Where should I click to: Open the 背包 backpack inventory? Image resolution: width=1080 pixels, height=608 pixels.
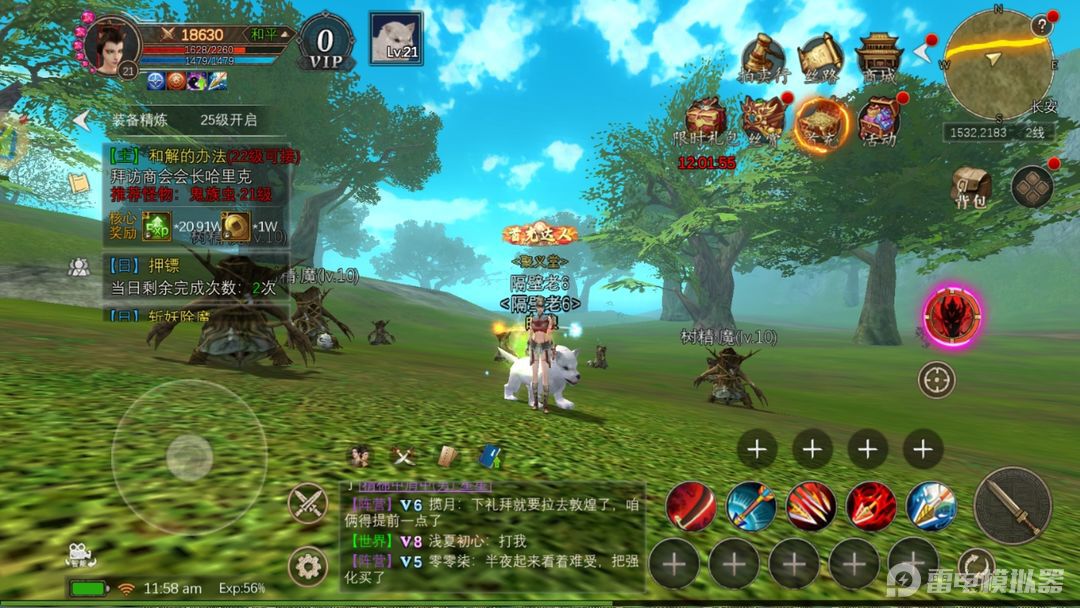[x=970, y=187]
